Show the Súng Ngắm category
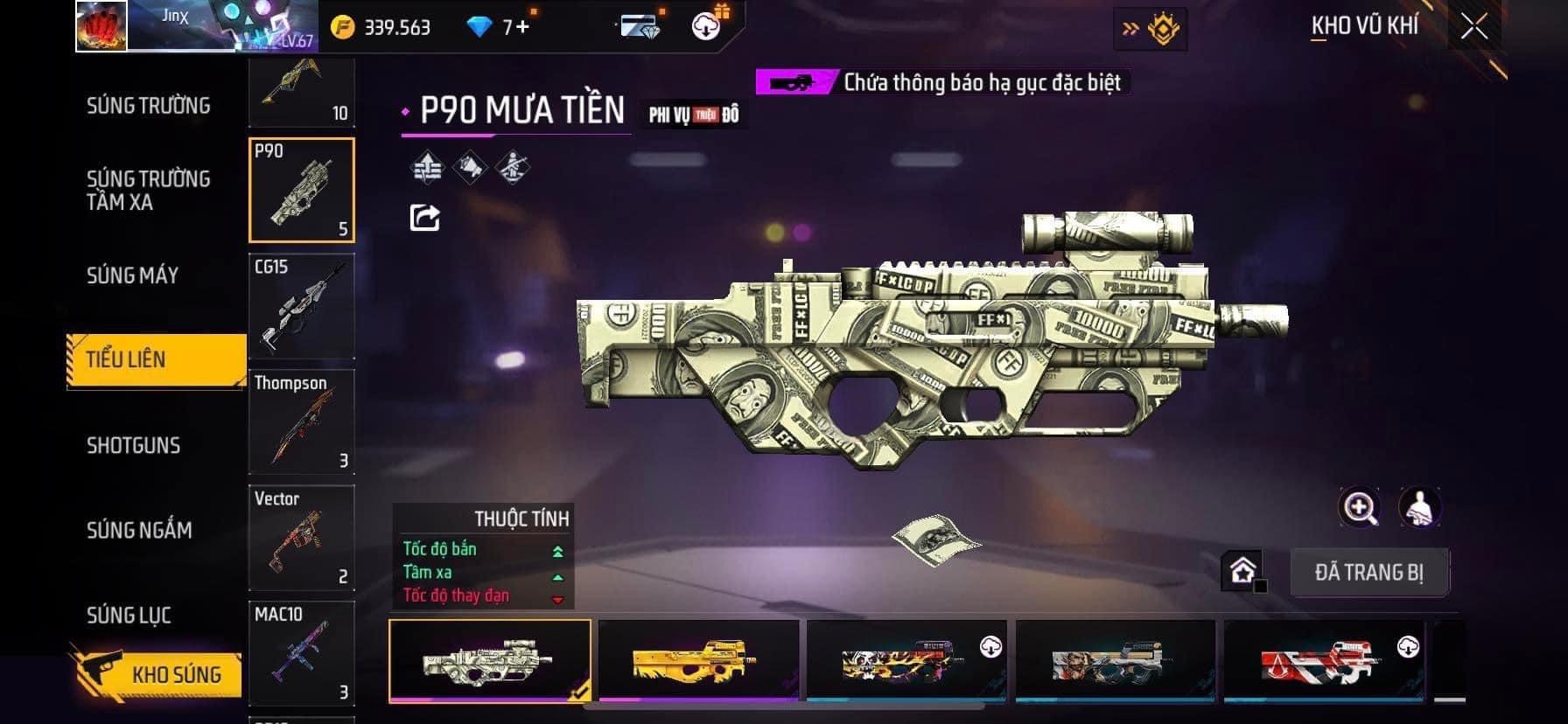This screenshot has height=724, width=1568. (139, 530)
